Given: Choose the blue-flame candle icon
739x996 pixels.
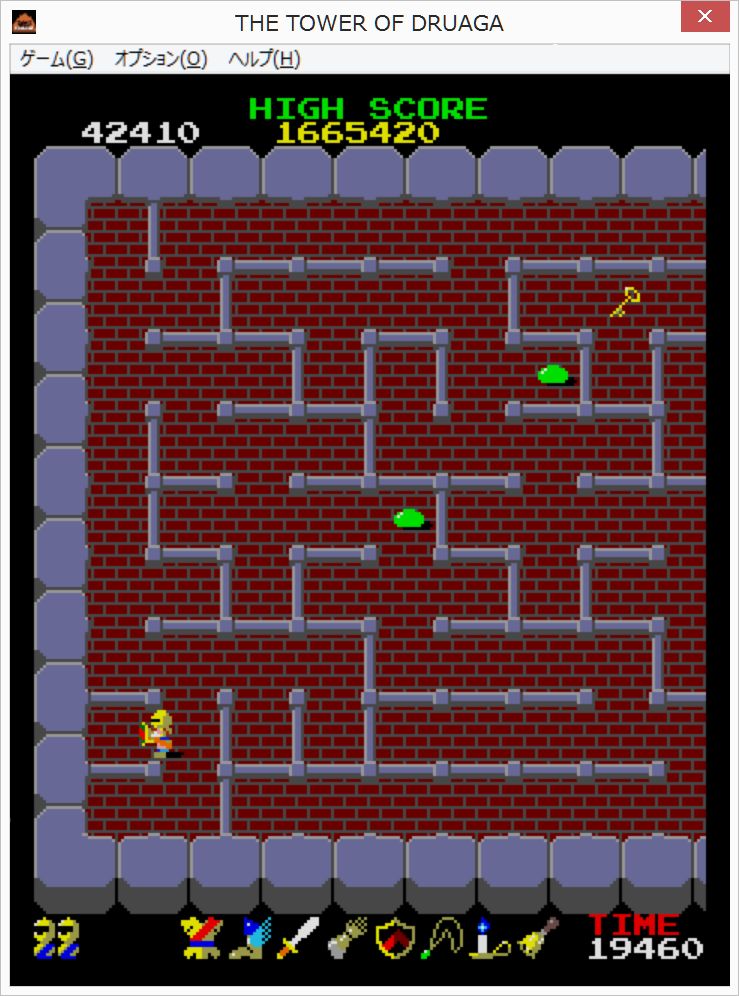Looking at the screenshot, I should pos(487,938).
